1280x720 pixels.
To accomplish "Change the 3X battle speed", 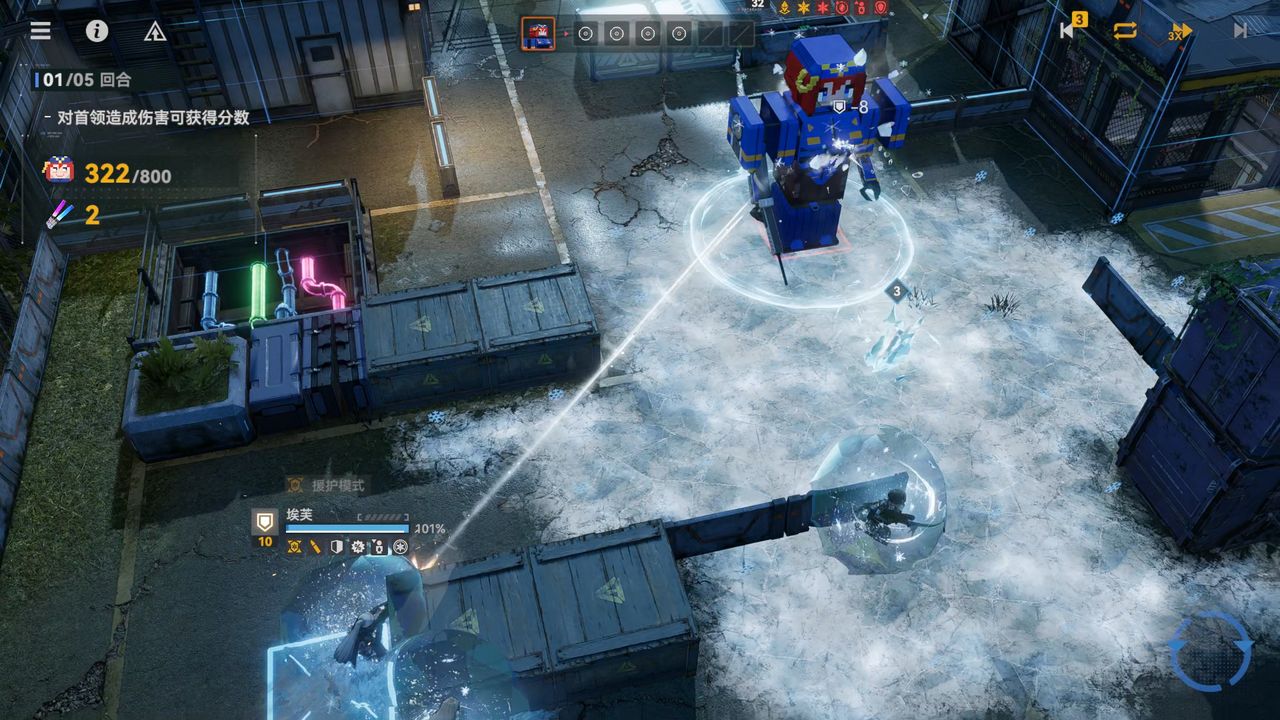I will pos(1181,31).
